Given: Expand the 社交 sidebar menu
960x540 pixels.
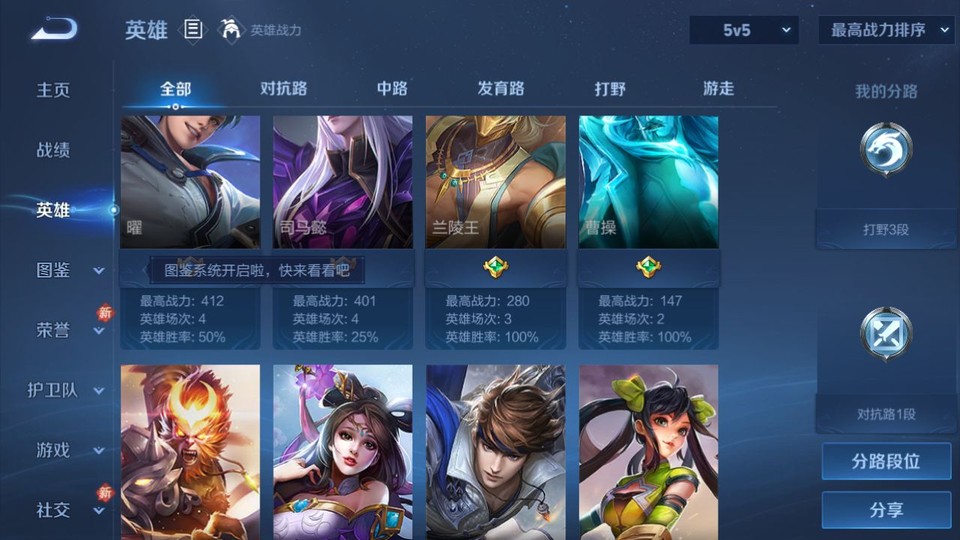Looking at the screenshot, I should coord(66,510).
